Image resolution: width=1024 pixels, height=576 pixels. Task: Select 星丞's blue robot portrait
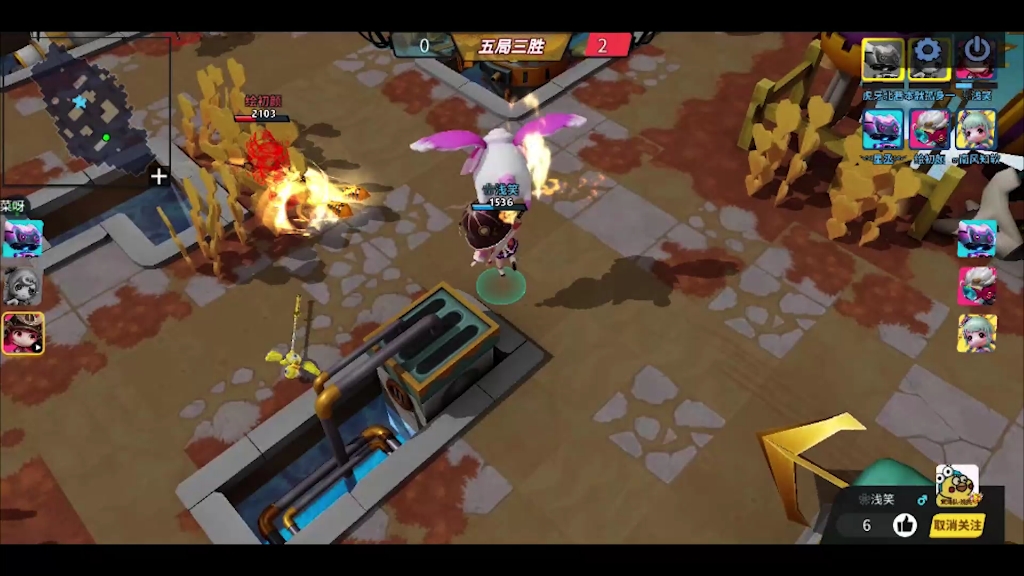[883, 130]
